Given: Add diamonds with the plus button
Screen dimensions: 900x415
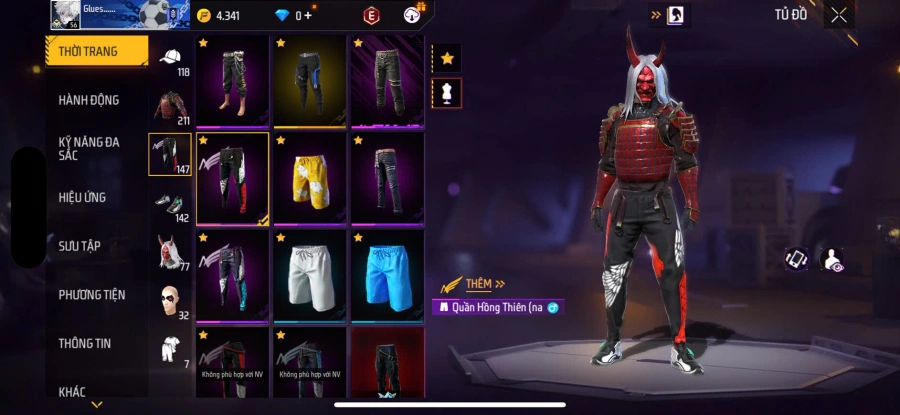Looking at the screenshot, I should [307, 15].
